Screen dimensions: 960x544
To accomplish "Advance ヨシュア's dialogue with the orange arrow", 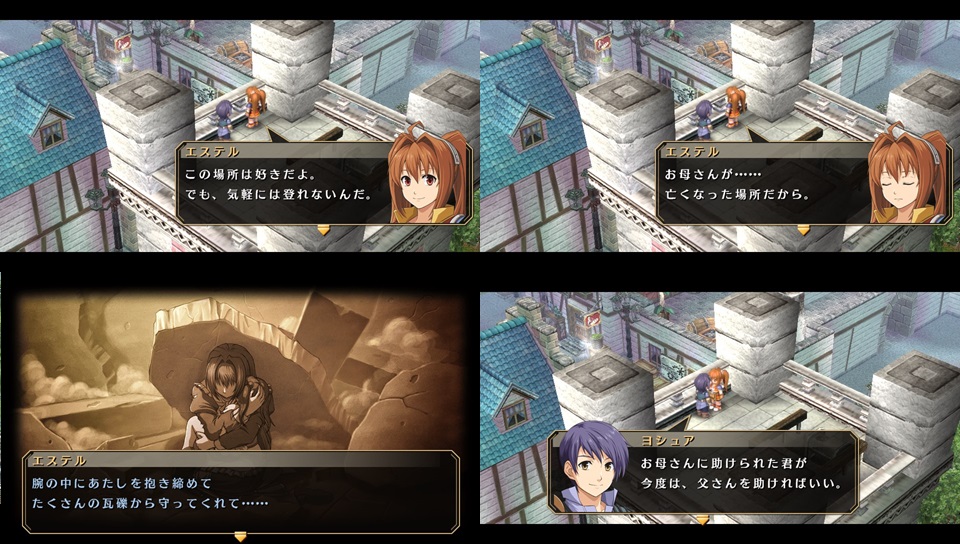I will [x=703, y=520].
